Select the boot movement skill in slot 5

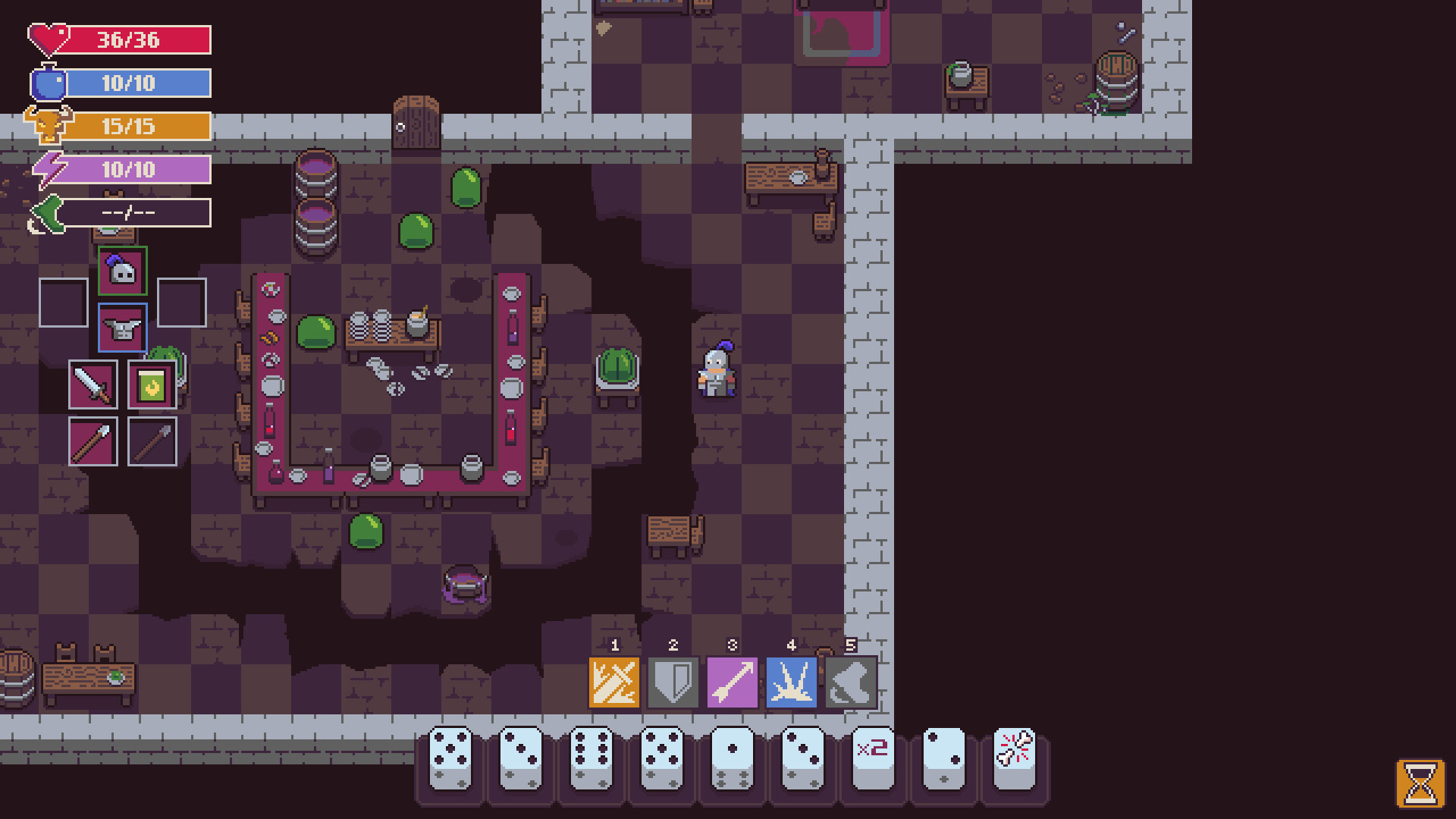[x=850, y=682]
